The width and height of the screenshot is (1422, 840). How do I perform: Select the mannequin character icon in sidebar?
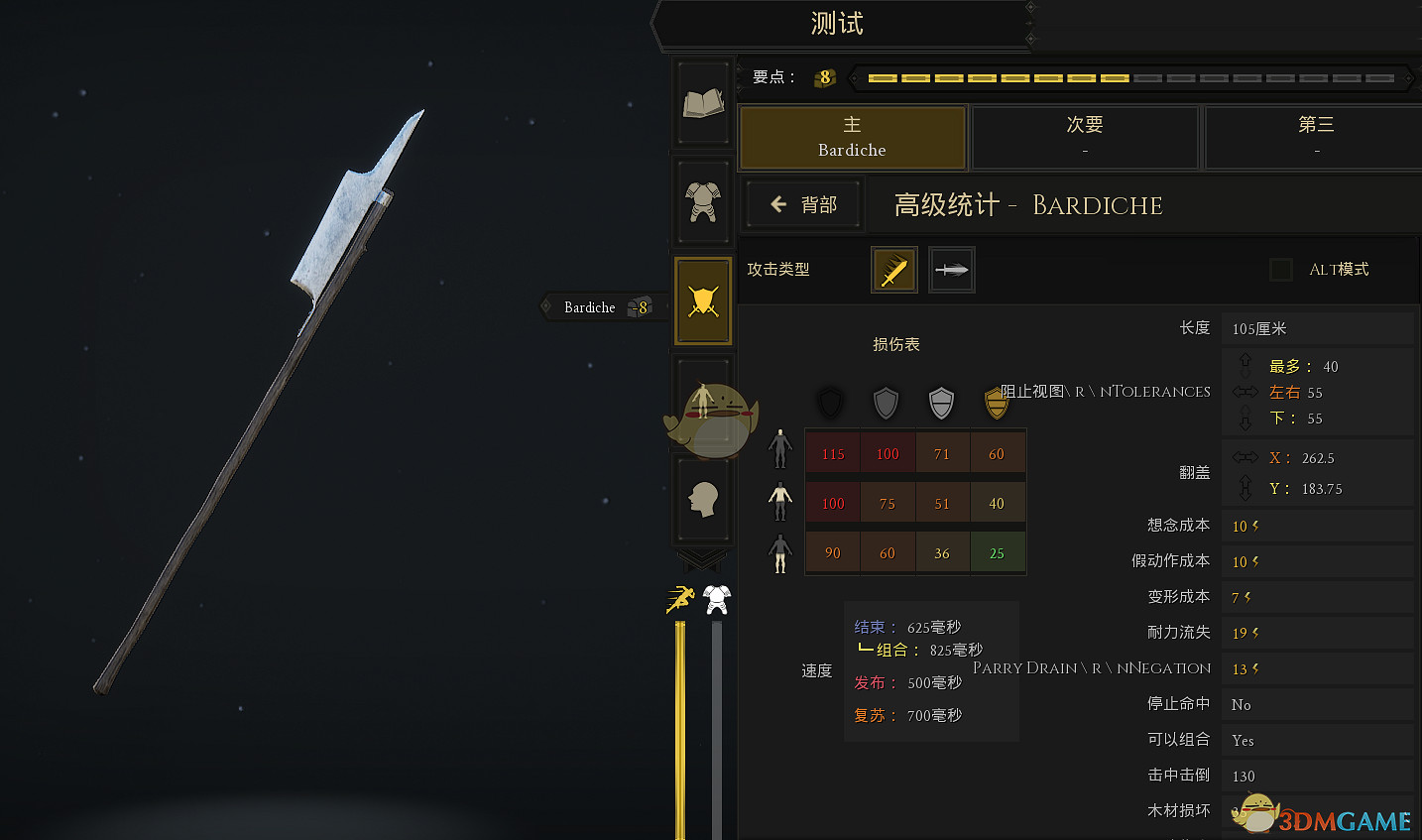[702, 400]
